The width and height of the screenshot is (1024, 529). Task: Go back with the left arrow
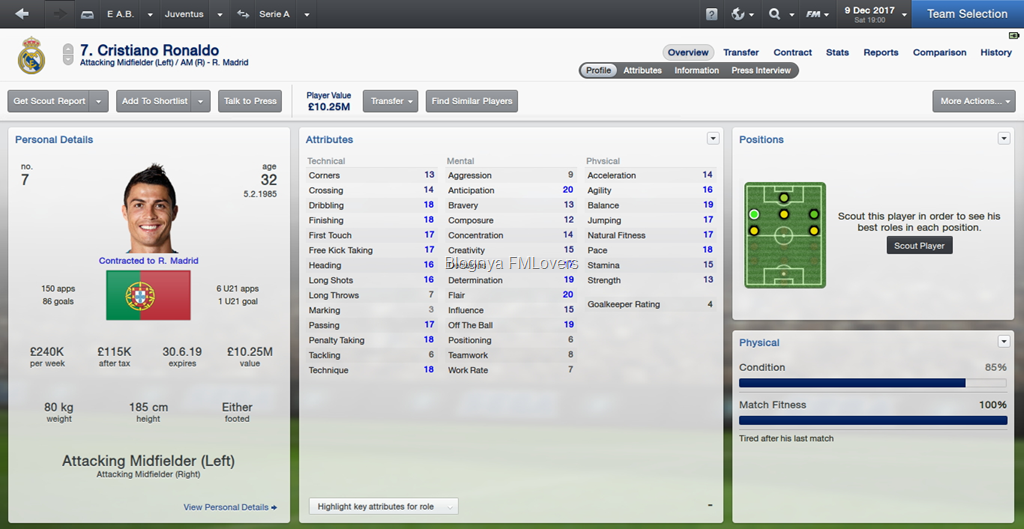pyautogui.click(x=22, y=14)
